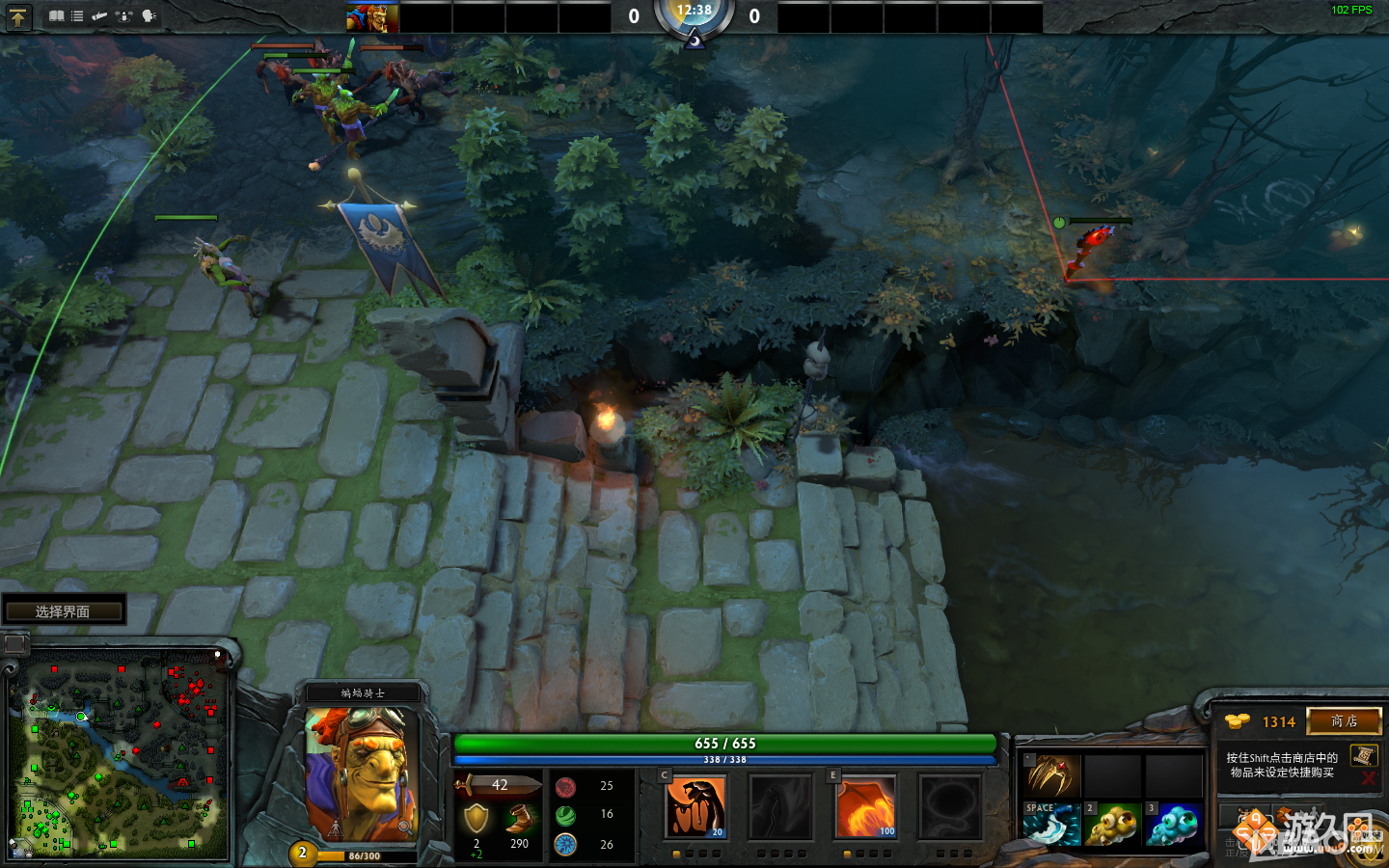Select the Sentry Ward in inventory slot 3
This screenshot has width=1389, height=868.
pyautogui.click(x=1175, y=825)
